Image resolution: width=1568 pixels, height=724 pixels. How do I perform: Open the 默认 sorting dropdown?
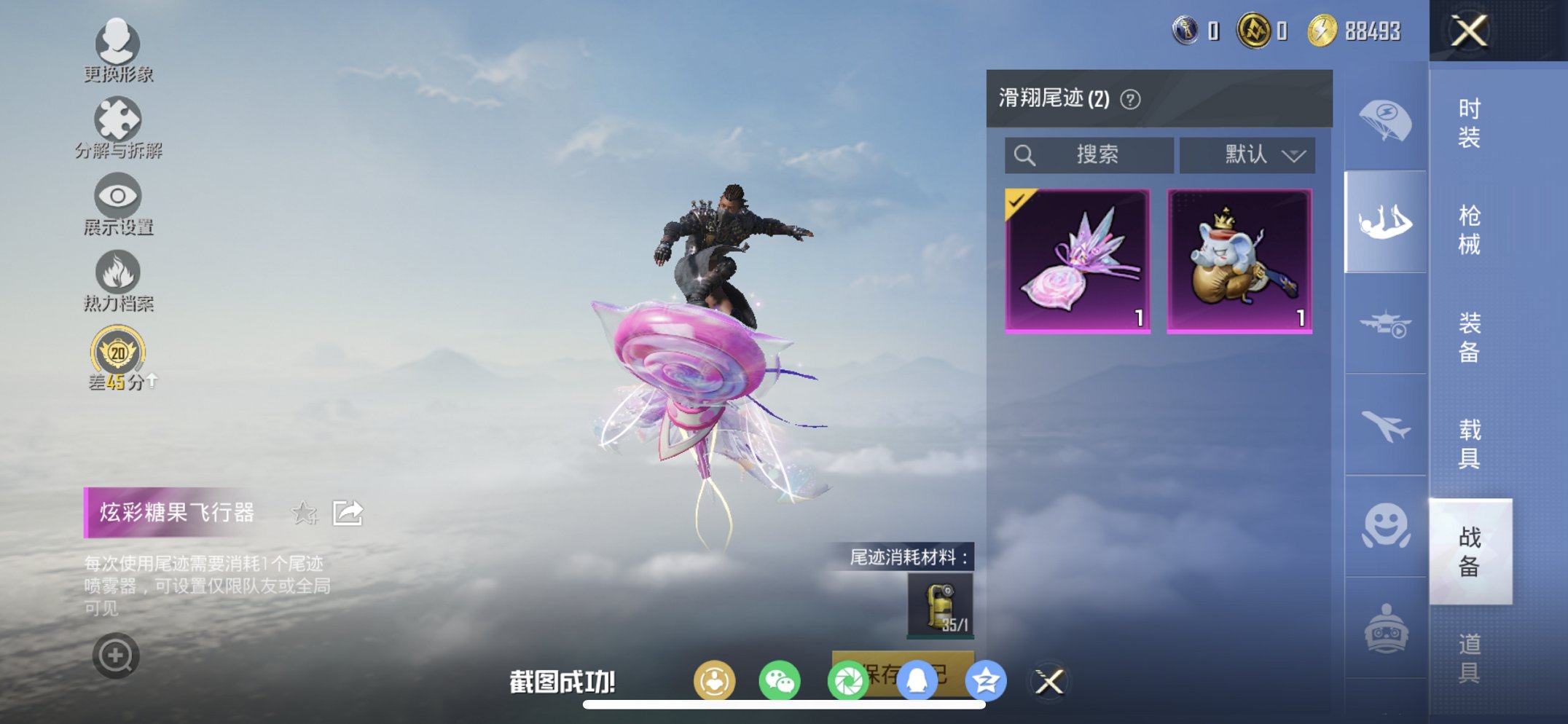pos(1247,154)
